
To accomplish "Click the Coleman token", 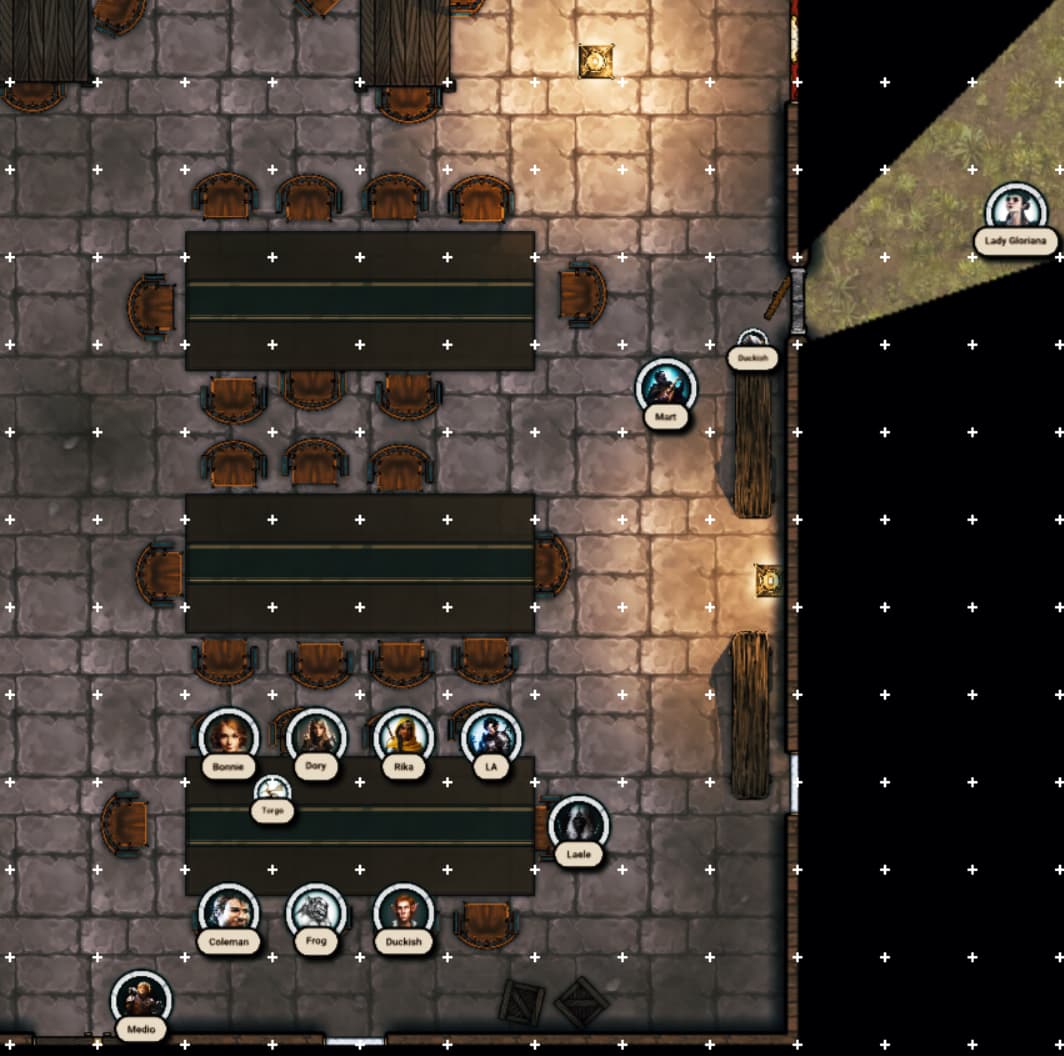I will [x=228, y=912].
